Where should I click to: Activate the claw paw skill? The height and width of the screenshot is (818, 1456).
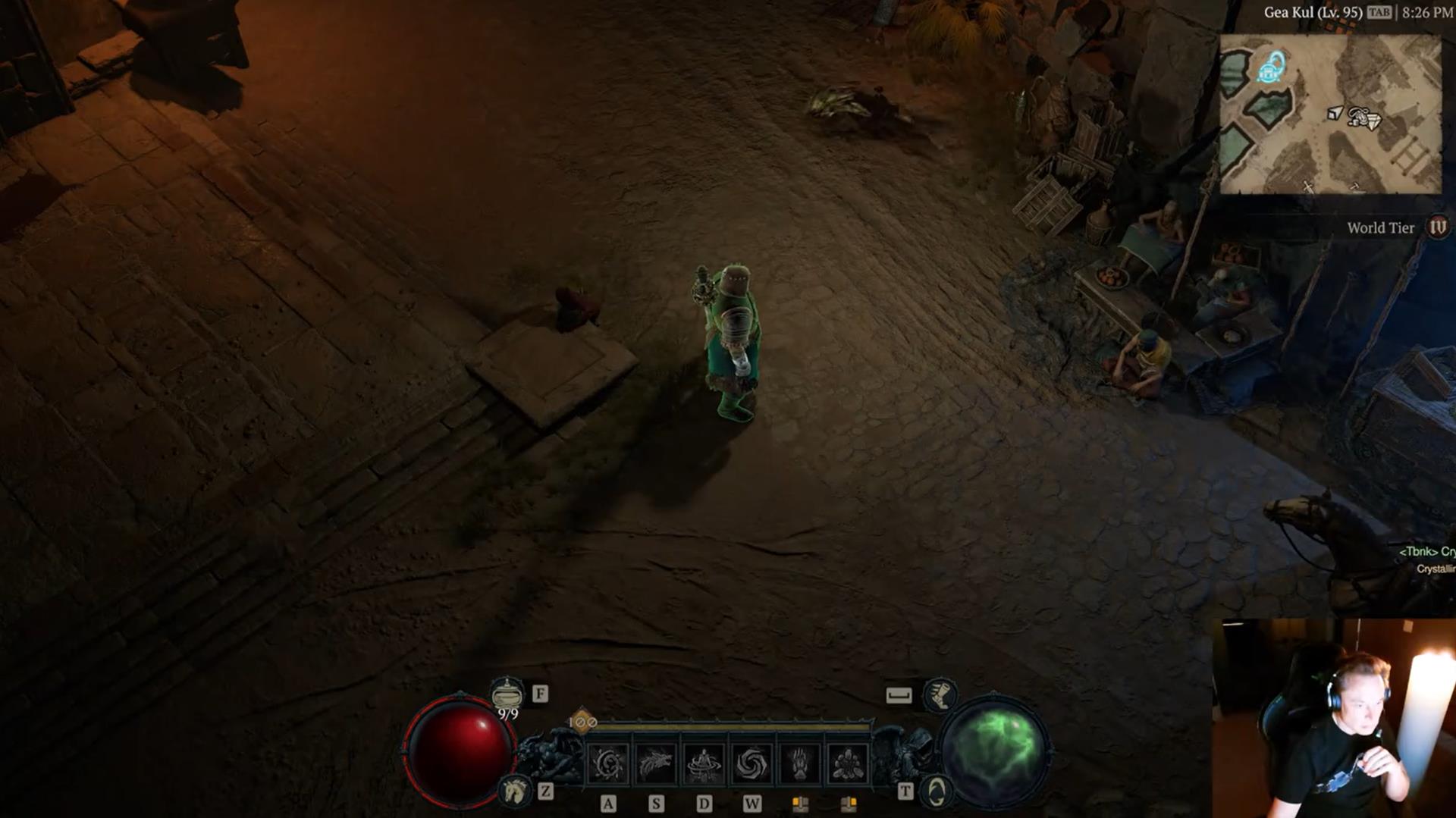[799, 763]
